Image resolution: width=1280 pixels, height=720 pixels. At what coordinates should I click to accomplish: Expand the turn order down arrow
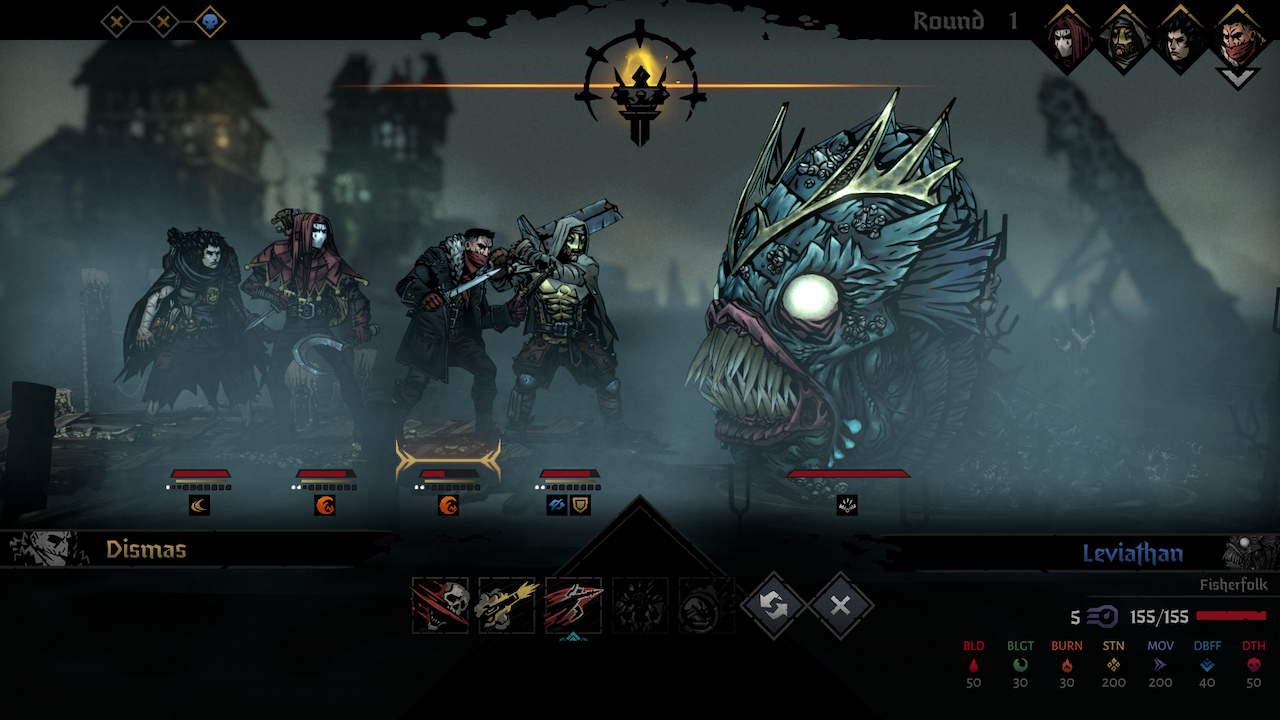tap(1238, 78)
